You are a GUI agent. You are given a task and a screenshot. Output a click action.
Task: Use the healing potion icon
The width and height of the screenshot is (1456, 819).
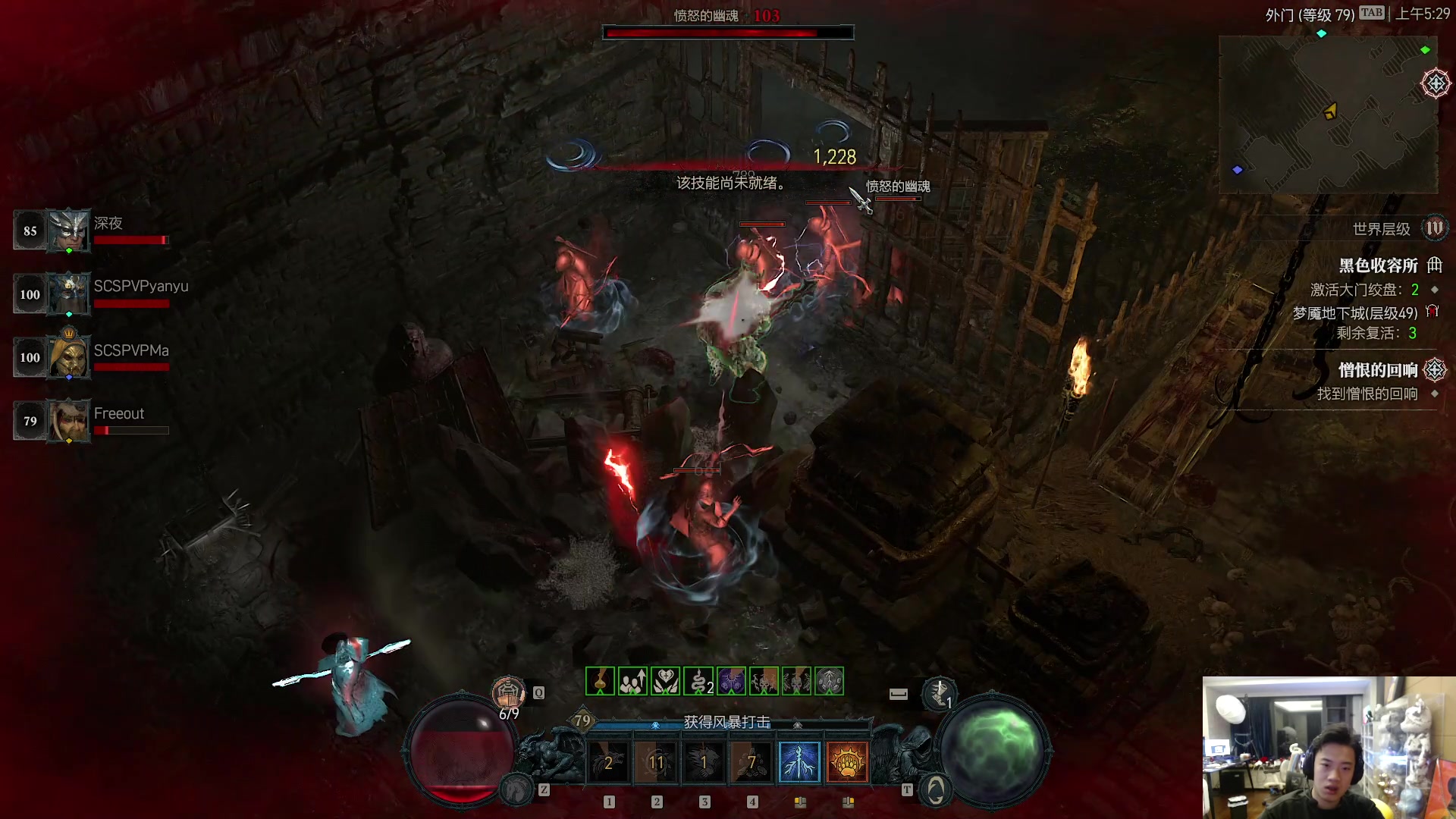508,692
